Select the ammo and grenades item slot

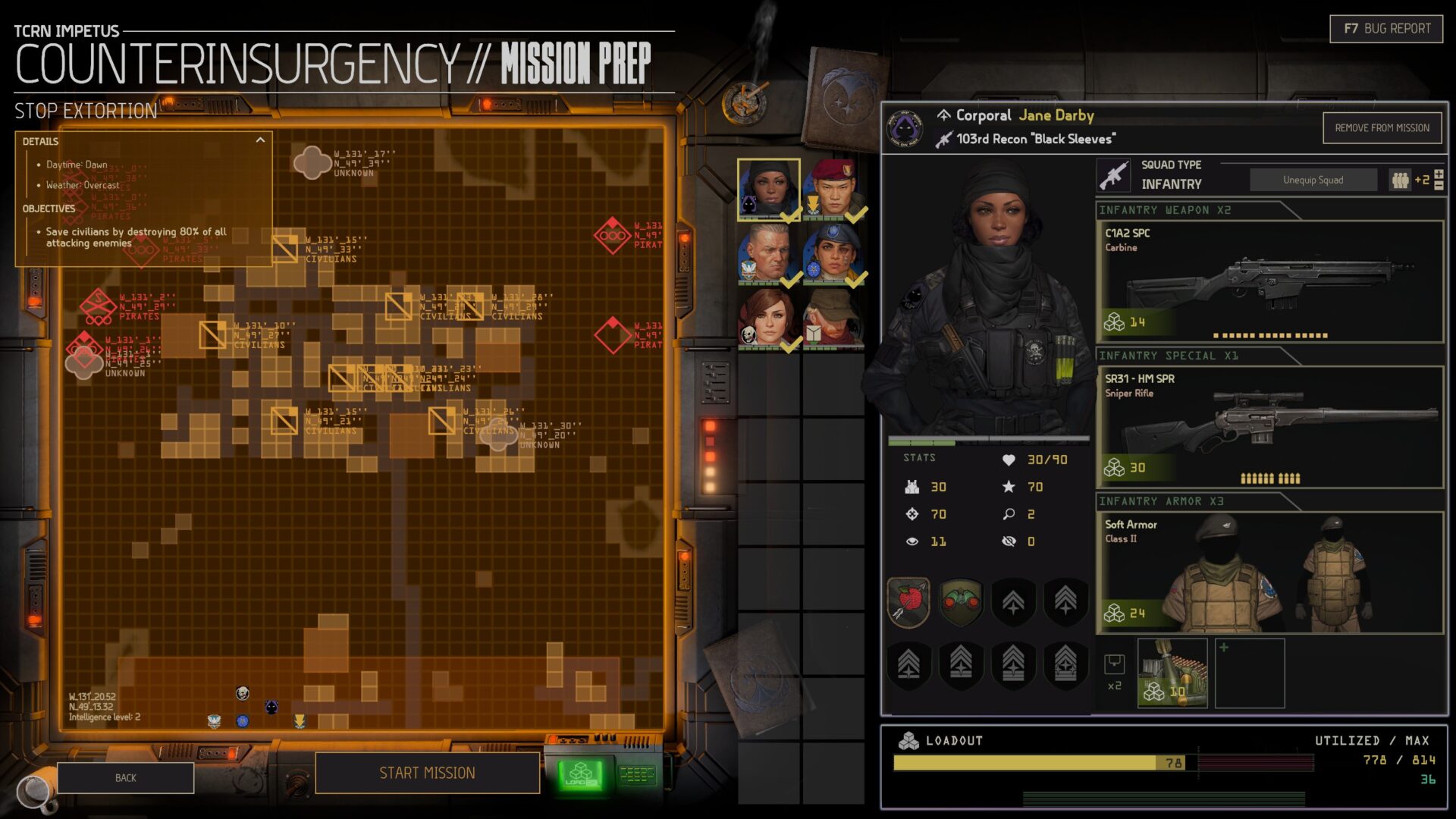pos(1172,673)
